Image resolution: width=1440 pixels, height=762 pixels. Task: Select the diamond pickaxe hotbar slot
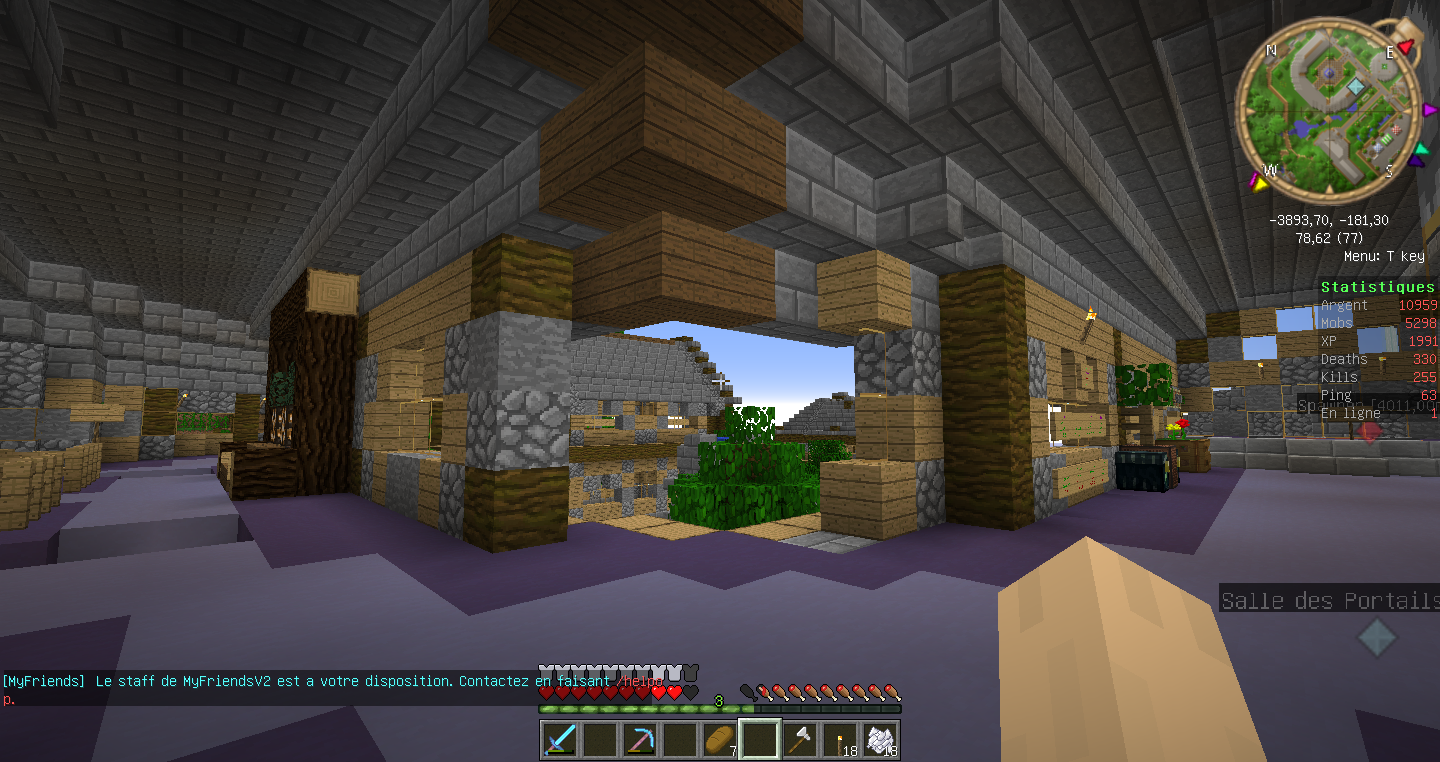[639, 740]
